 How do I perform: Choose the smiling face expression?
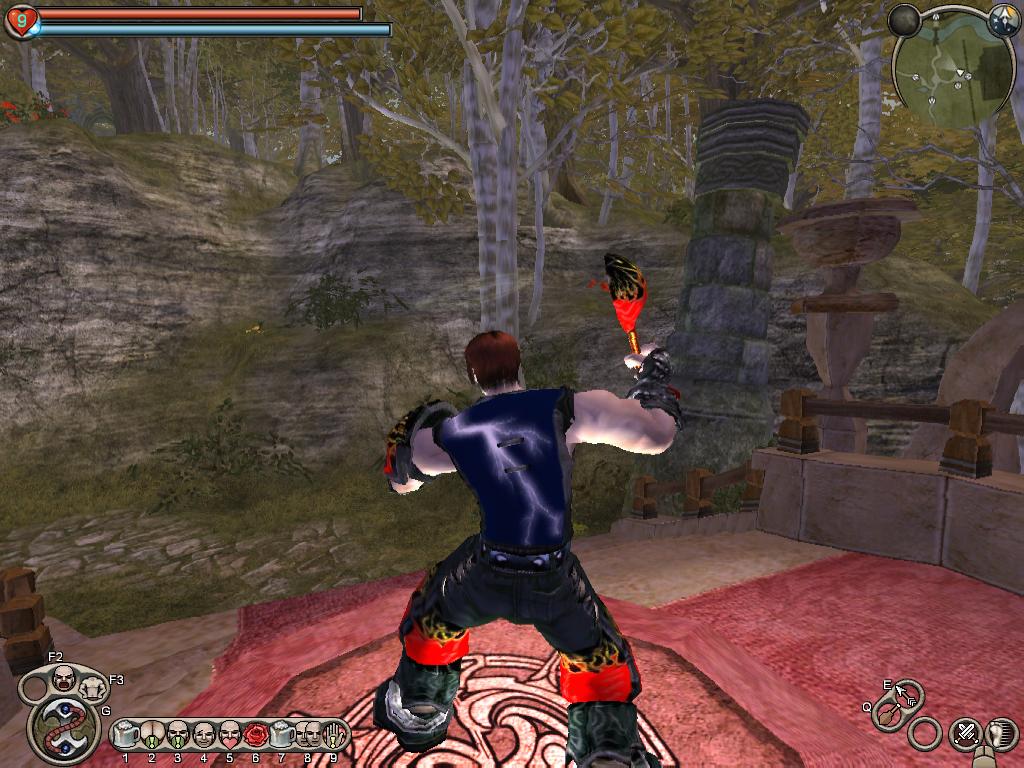pyautogui.click(x=204, y=735)
